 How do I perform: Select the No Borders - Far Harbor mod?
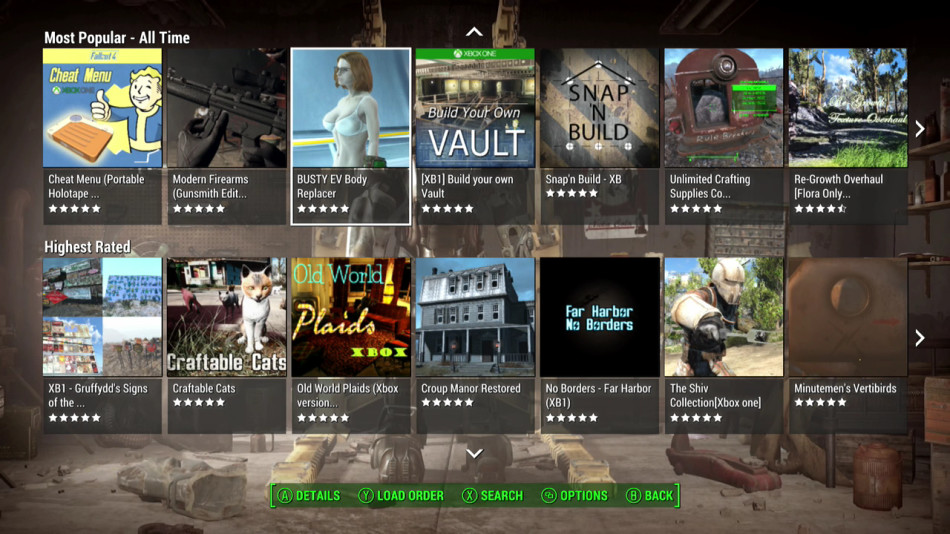click(599, 344)
